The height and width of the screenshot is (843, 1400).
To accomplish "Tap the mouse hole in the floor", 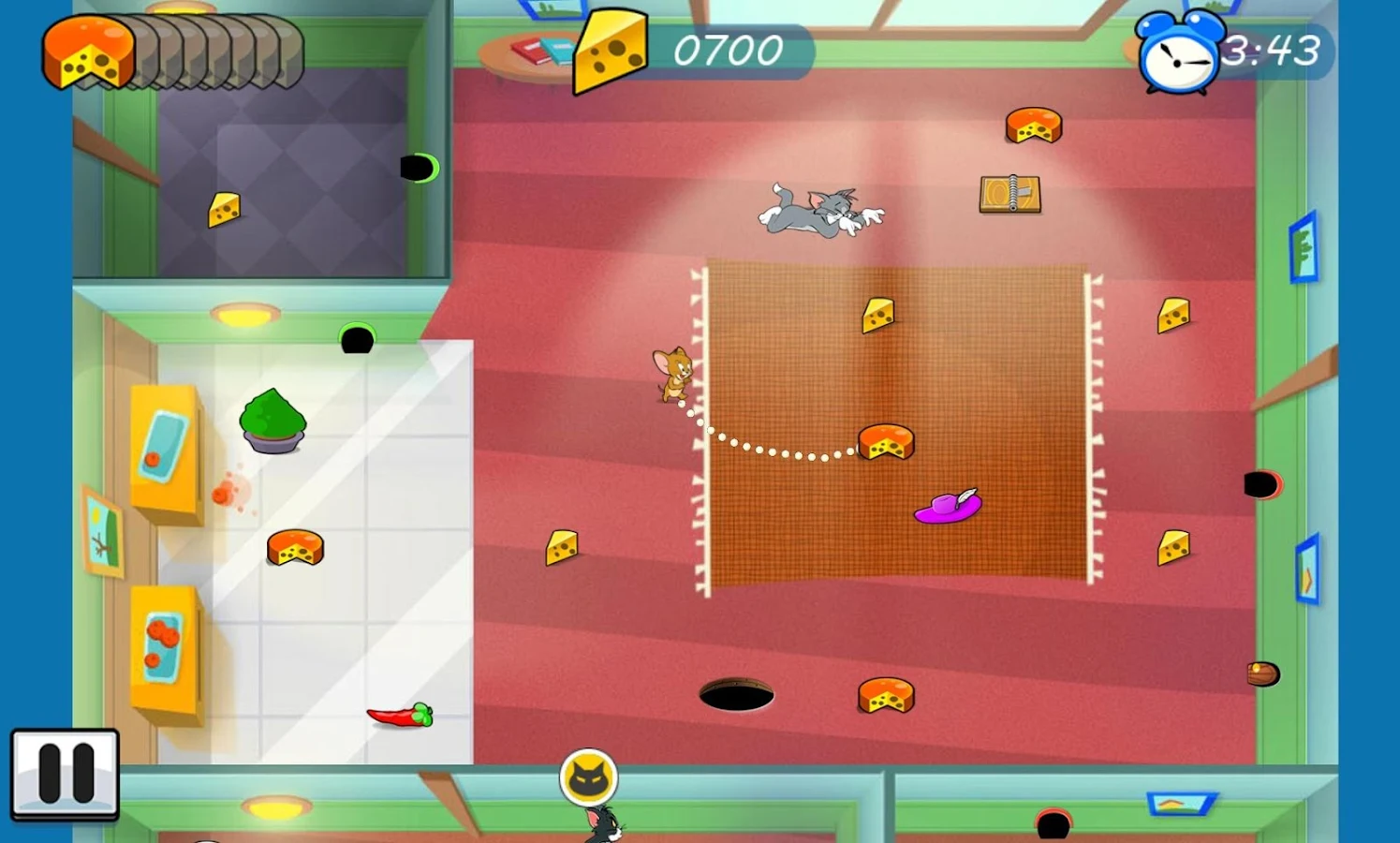I will click(x=738, y=695).
